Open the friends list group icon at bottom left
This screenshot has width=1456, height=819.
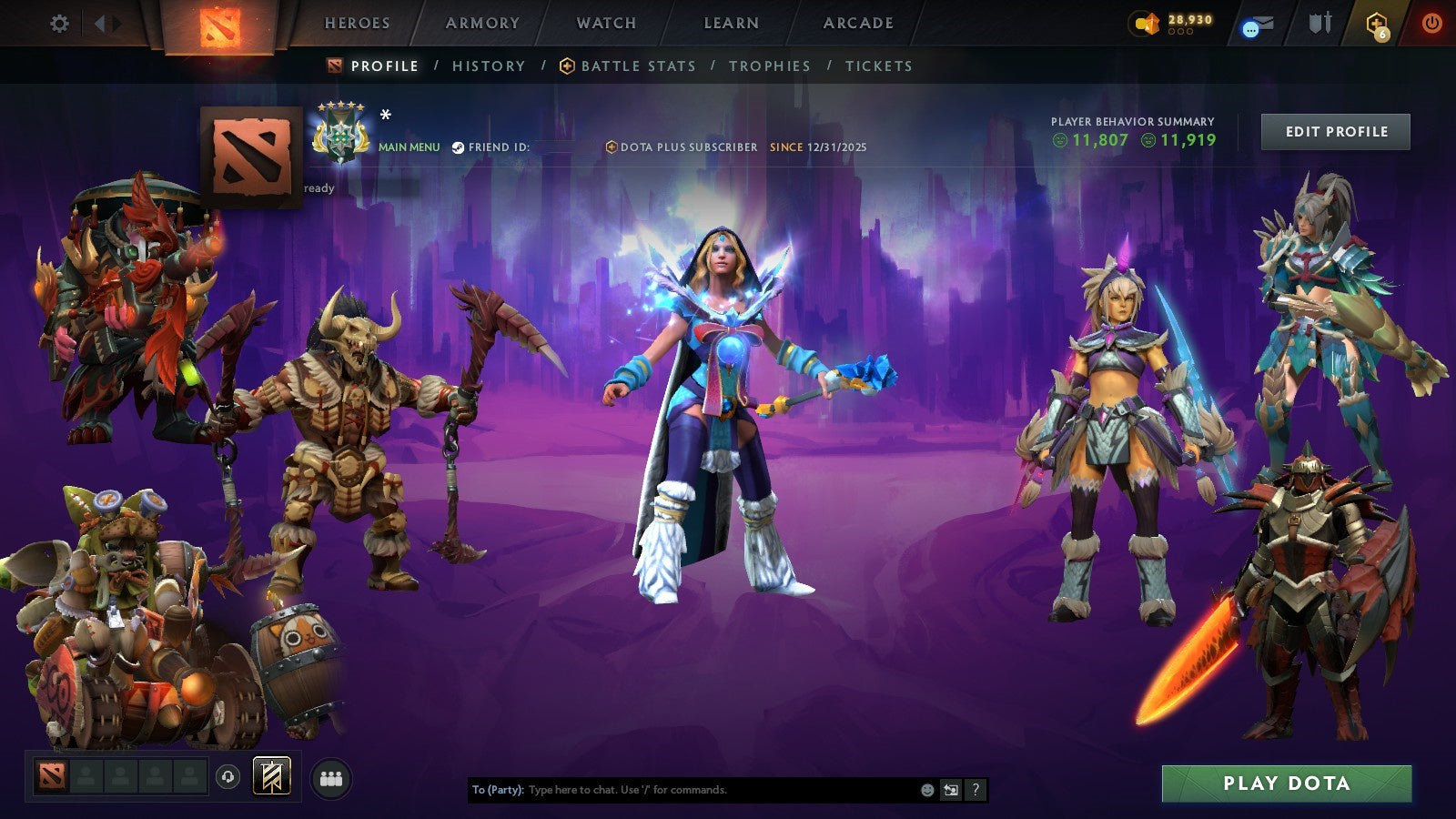click(331, 776)
